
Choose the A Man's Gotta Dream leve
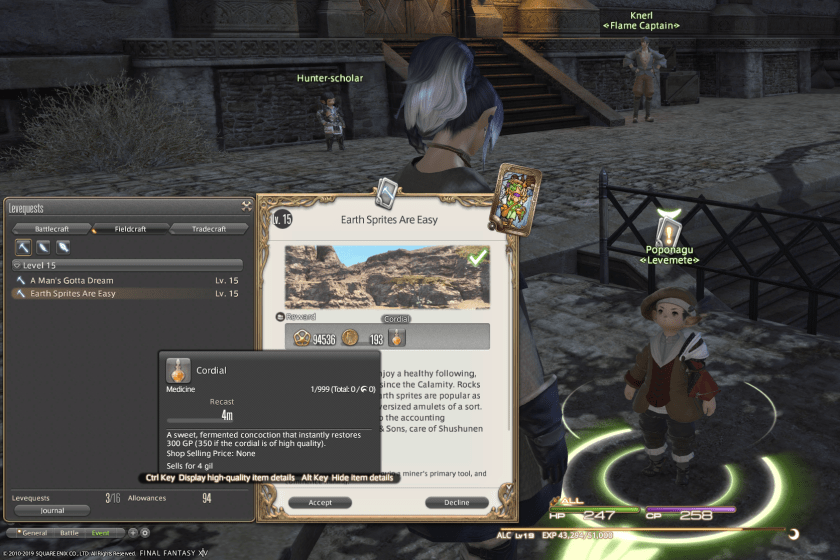(x=72, y=281)
